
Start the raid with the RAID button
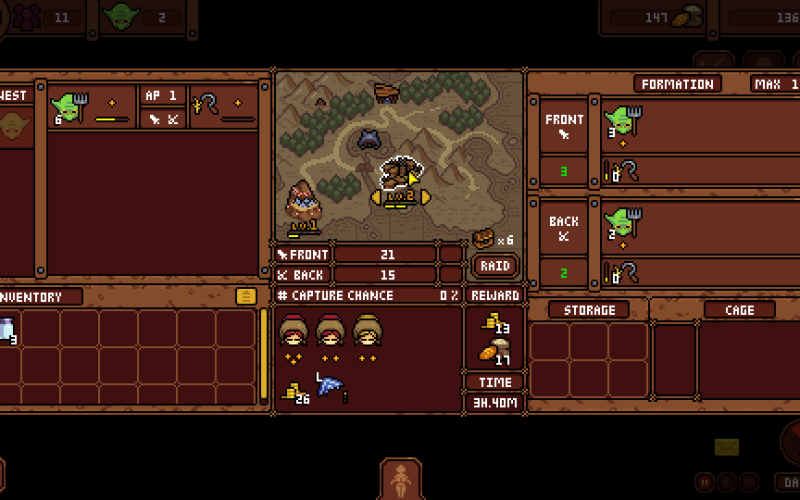(496, 265)
